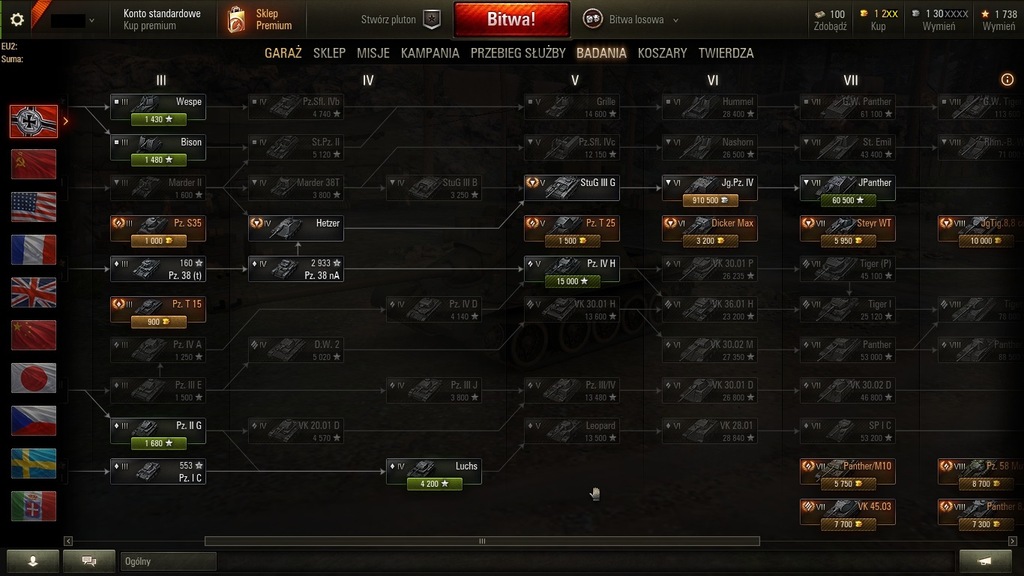The width and height of the screenshot is (1024, 576).
Task: Click the Pz. IV H research node
Action: point(571,269)
